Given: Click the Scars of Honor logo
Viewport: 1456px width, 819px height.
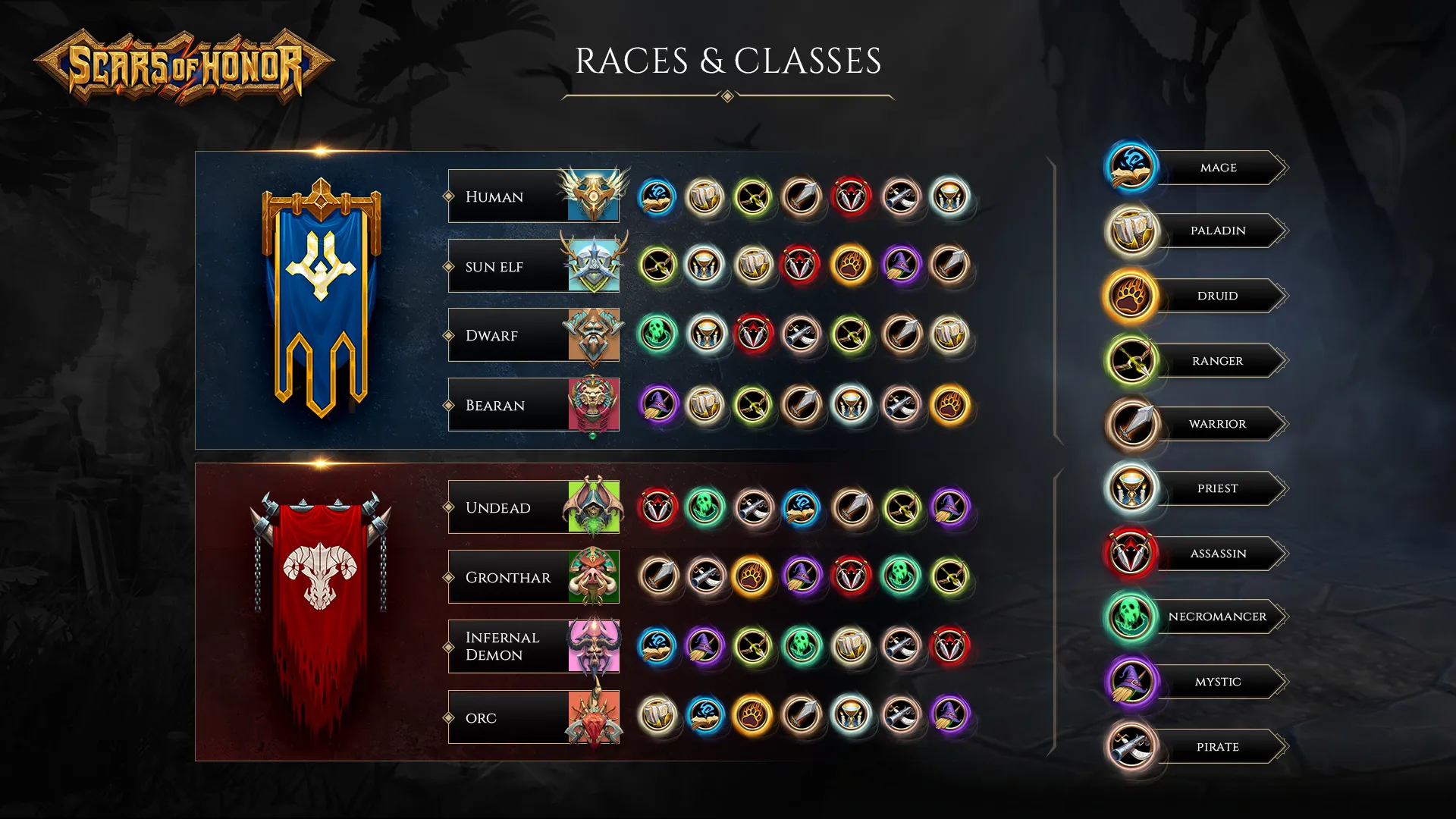Looking at the screenshot, I should click(x=184, y=67).
